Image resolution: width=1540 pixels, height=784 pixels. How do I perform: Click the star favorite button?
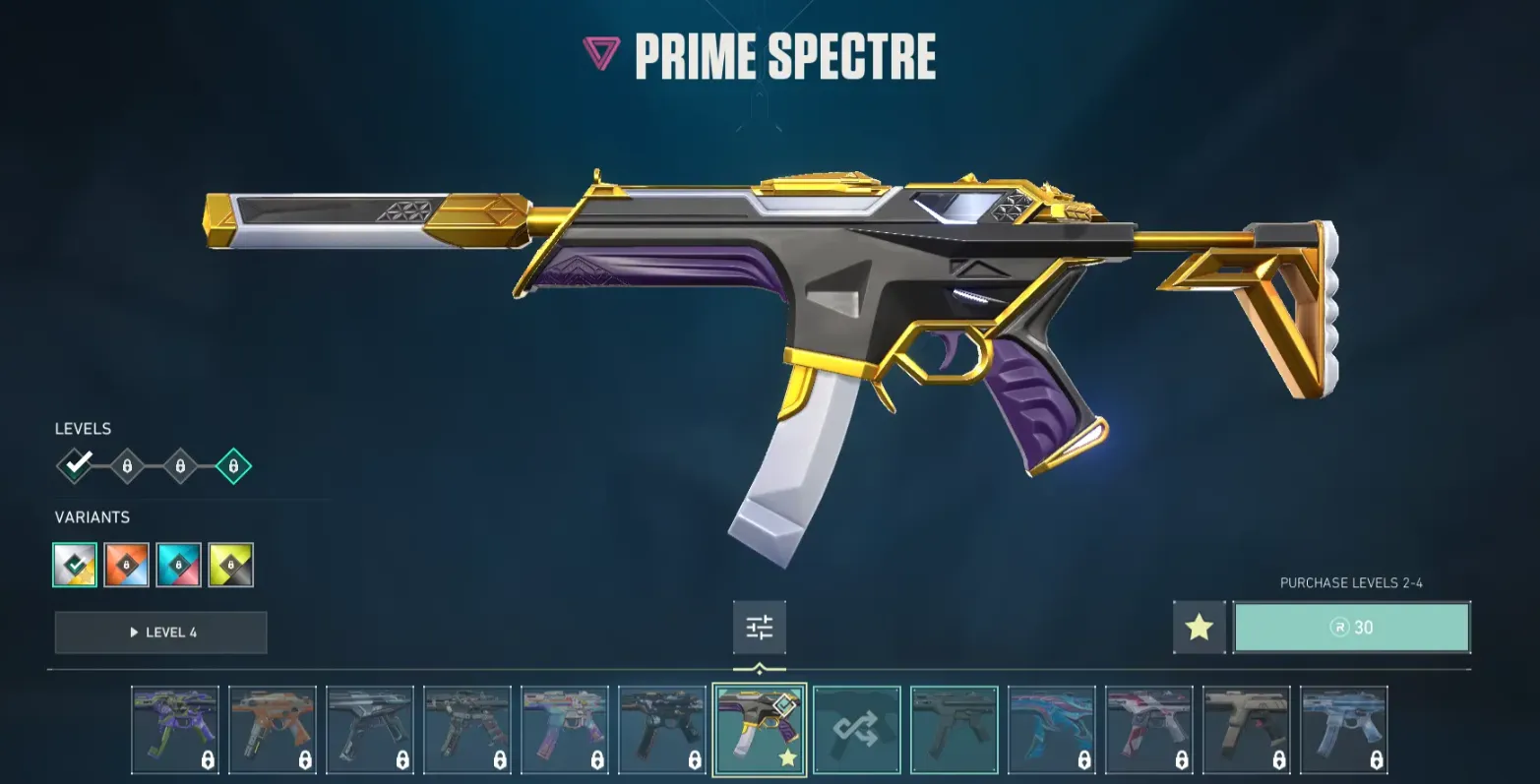[x=1199, y=628]
